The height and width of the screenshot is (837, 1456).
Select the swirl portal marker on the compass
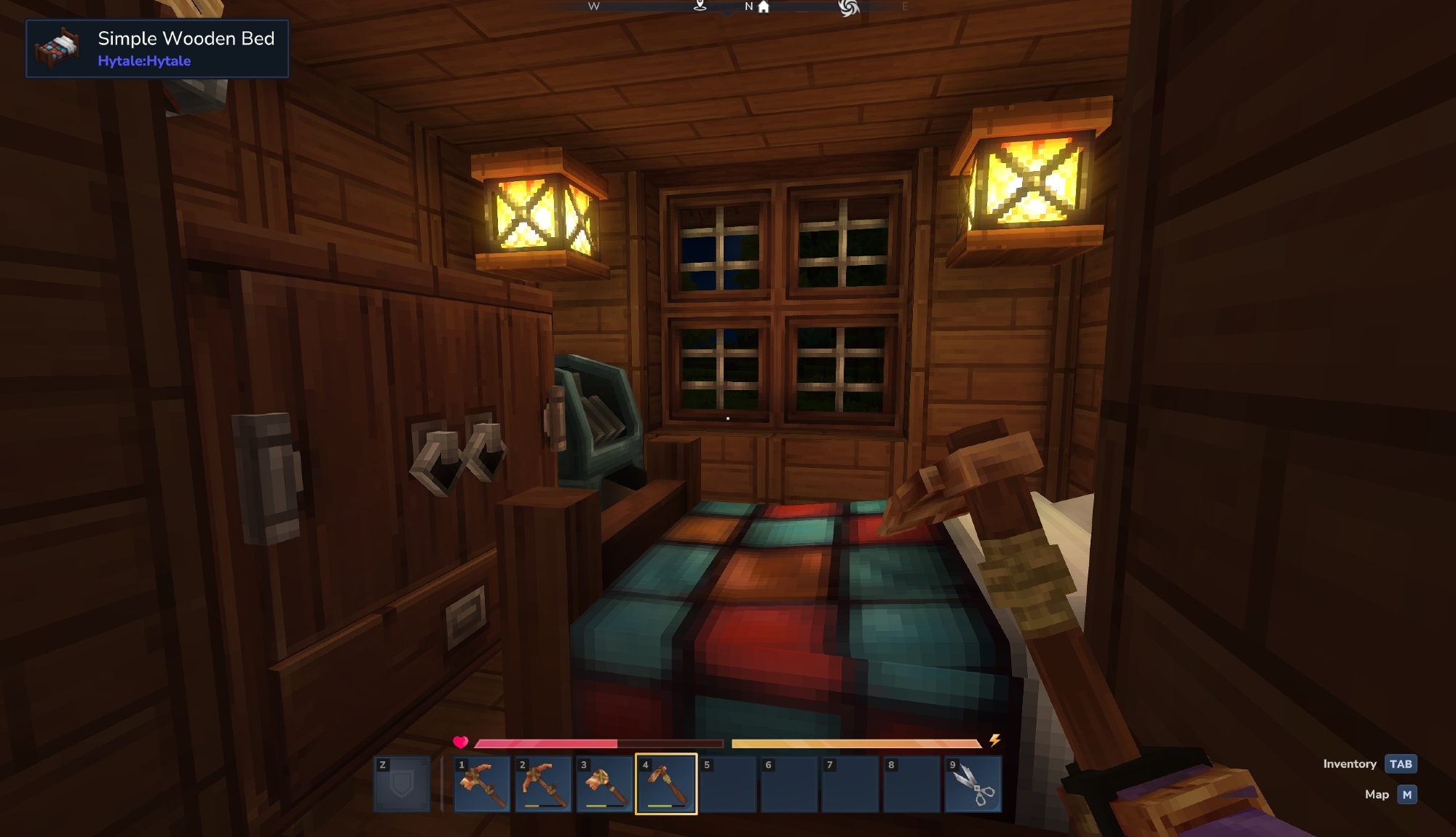(849, 7)
